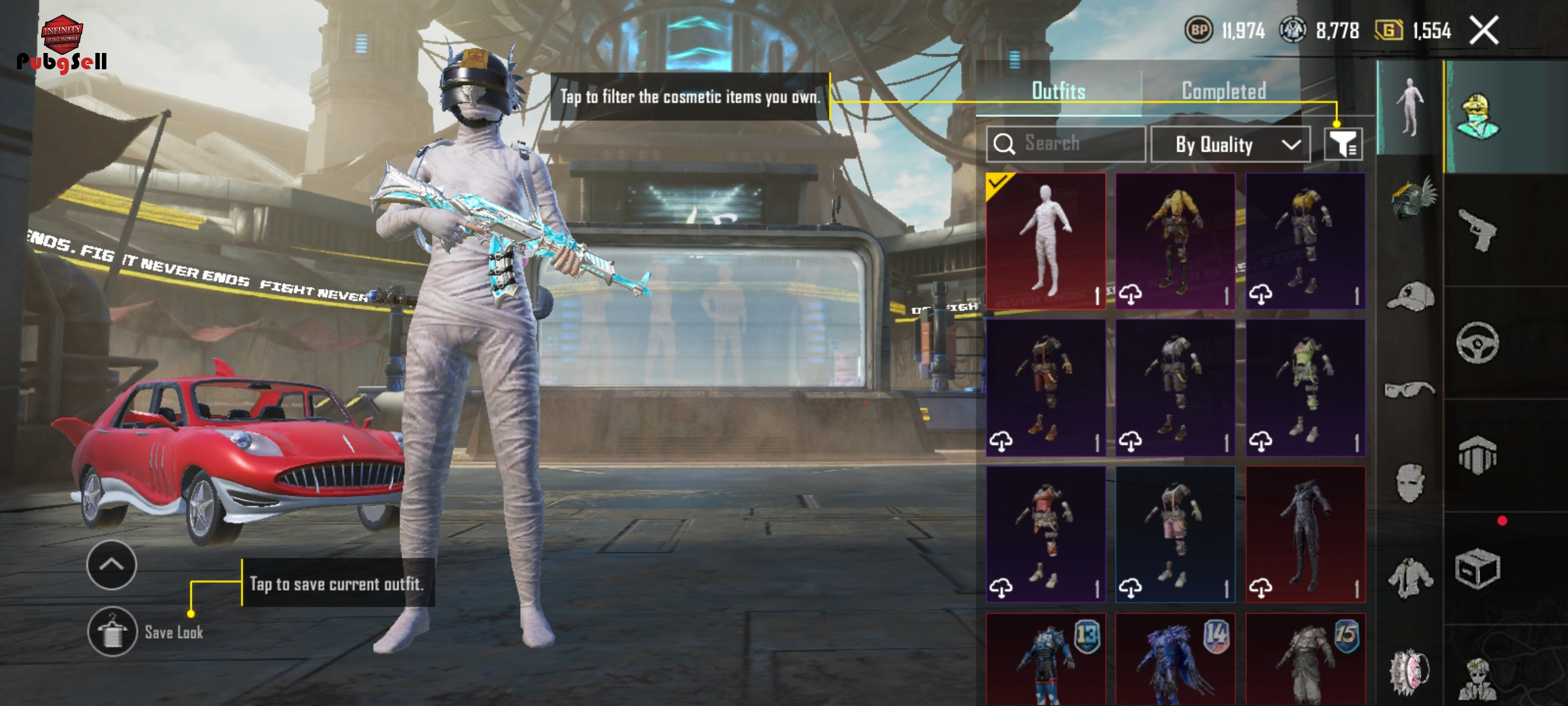Open the Outfits tab

click(1058, 91)
